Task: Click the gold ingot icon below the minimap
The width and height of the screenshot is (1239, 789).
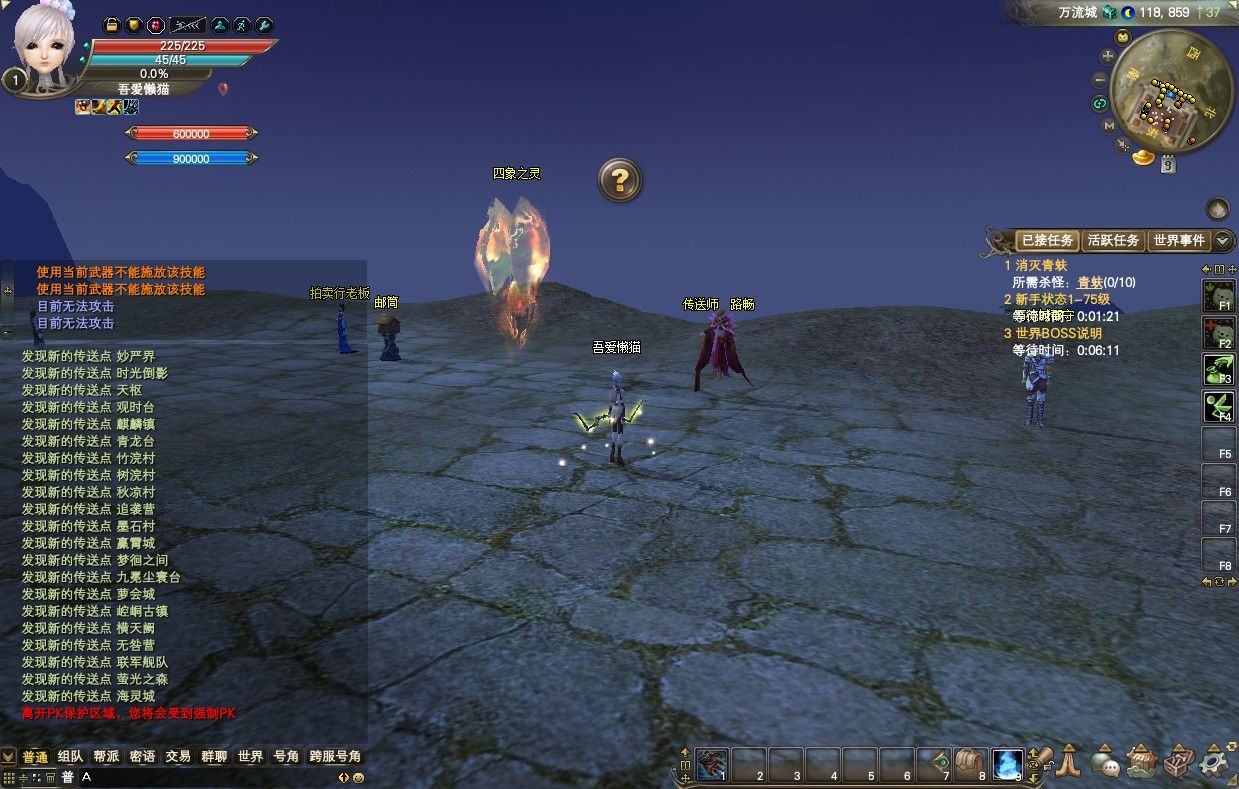Action: point(1143,158)
